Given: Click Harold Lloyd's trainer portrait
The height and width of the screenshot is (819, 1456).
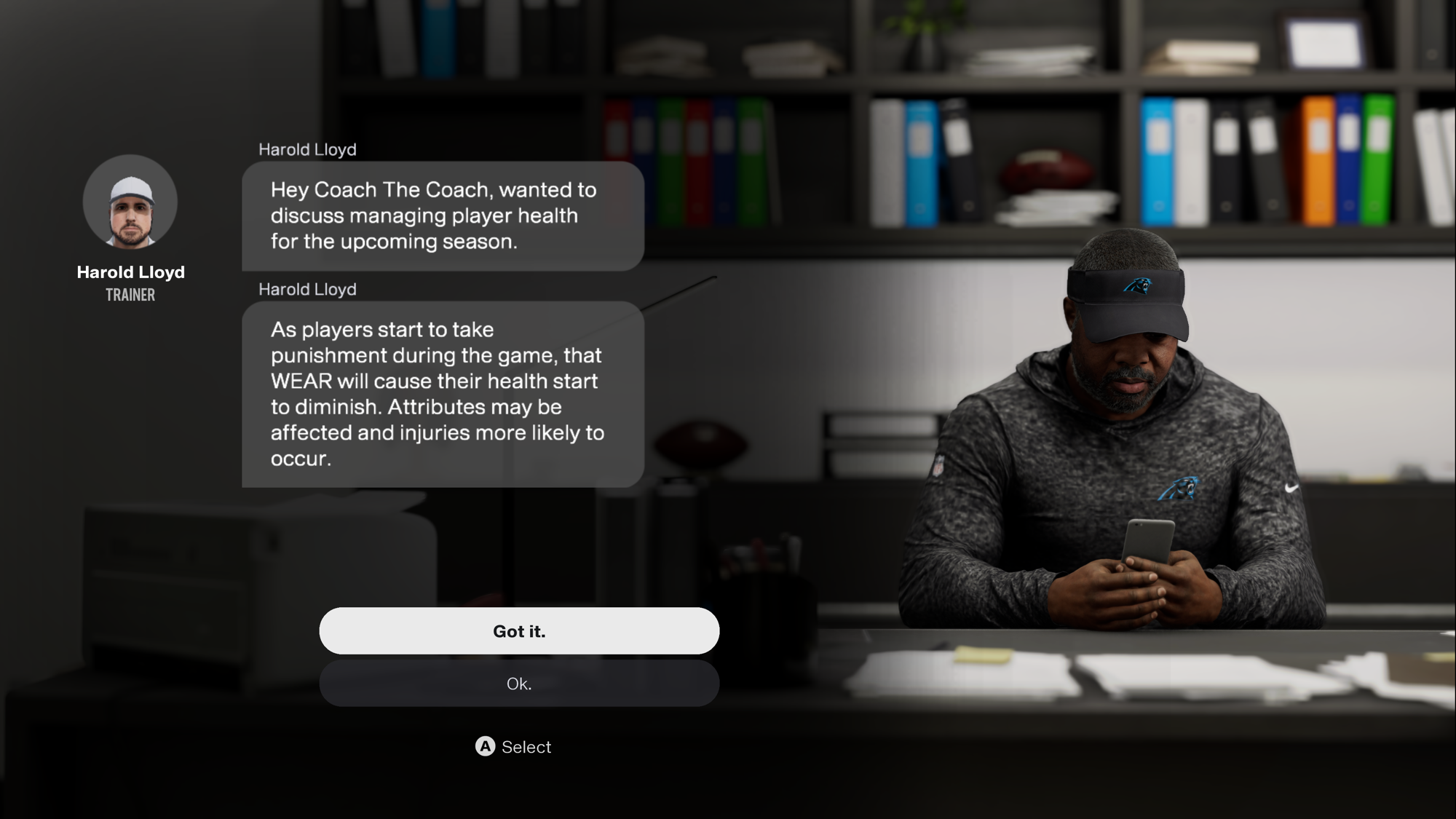Looking at the screenshot, I should 130,202.
